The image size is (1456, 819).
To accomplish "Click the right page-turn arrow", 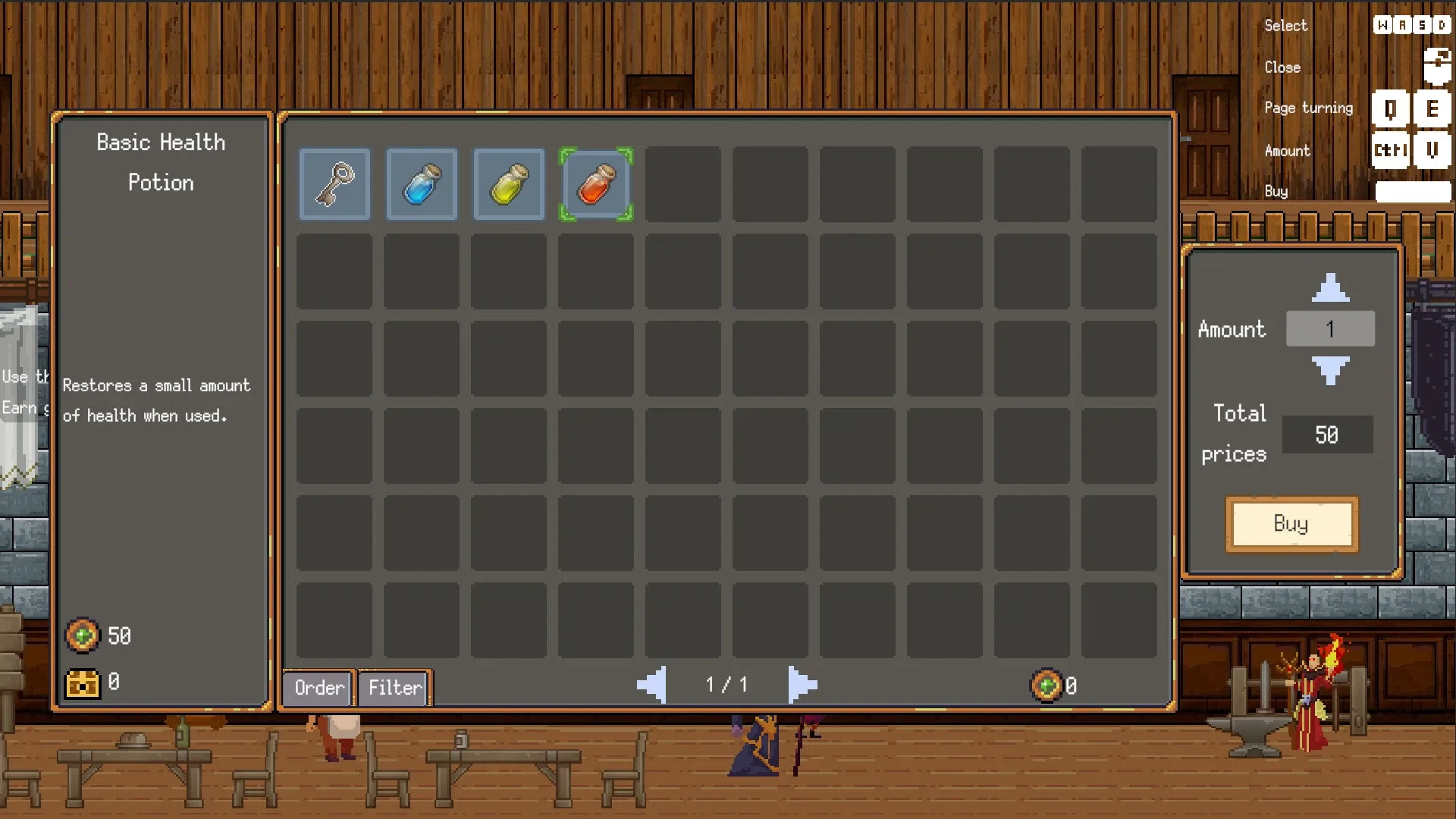I will tap(802, 684).
